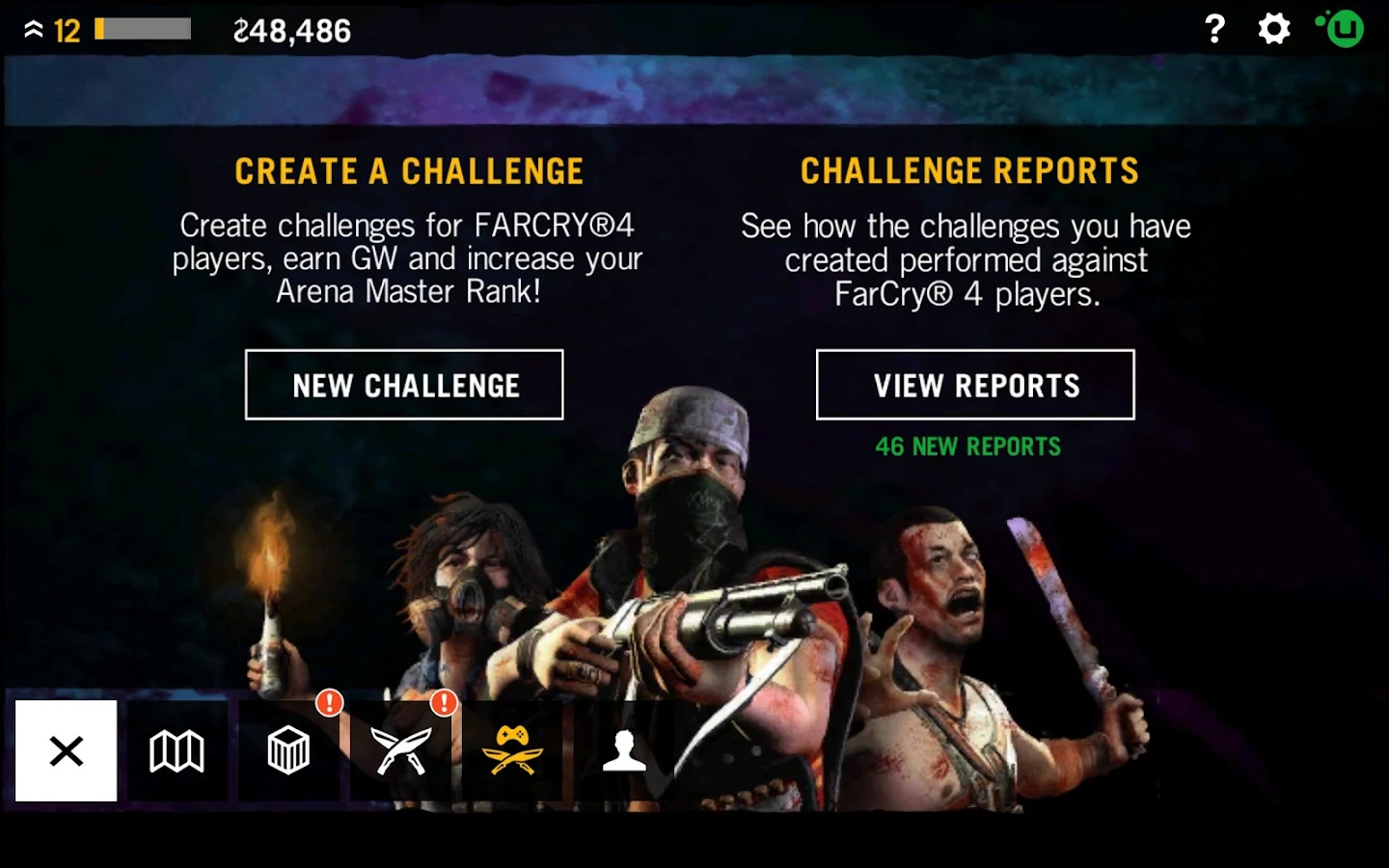Click the Uplay logo icon

coord(1342,29)
